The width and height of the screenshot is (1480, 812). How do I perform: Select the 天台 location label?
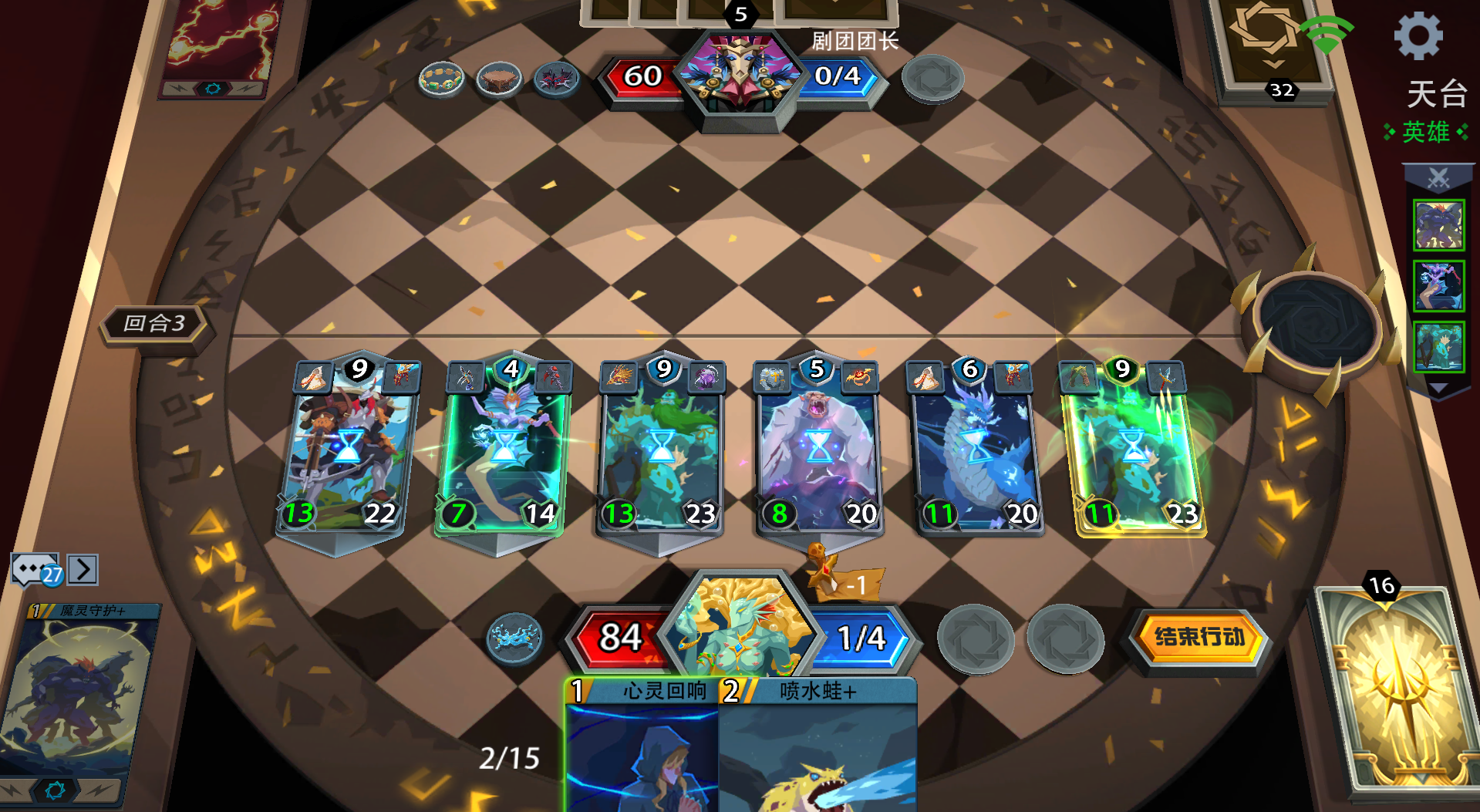(1439, 96)
